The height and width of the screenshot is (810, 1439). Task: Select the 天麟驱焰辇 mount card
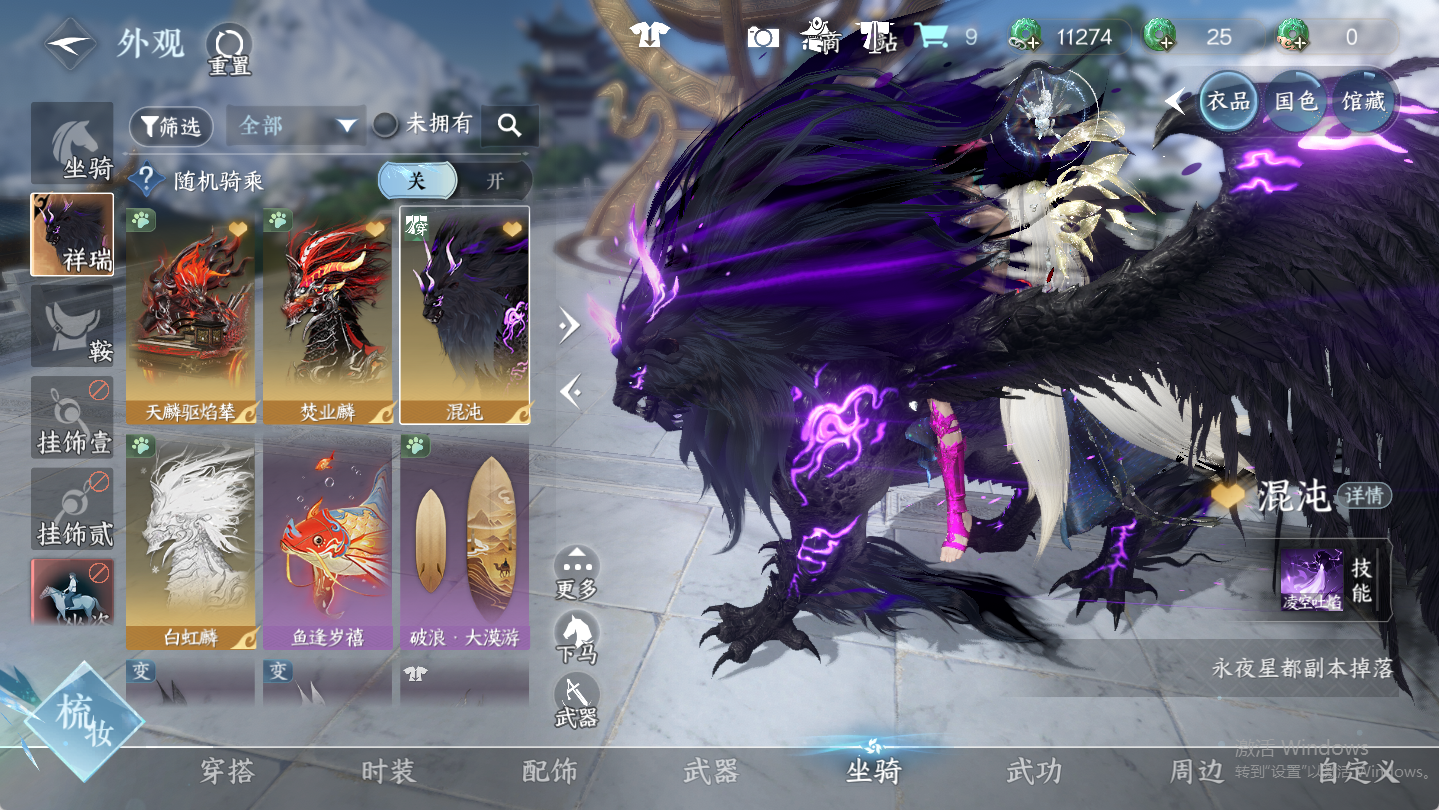(190, 315)
